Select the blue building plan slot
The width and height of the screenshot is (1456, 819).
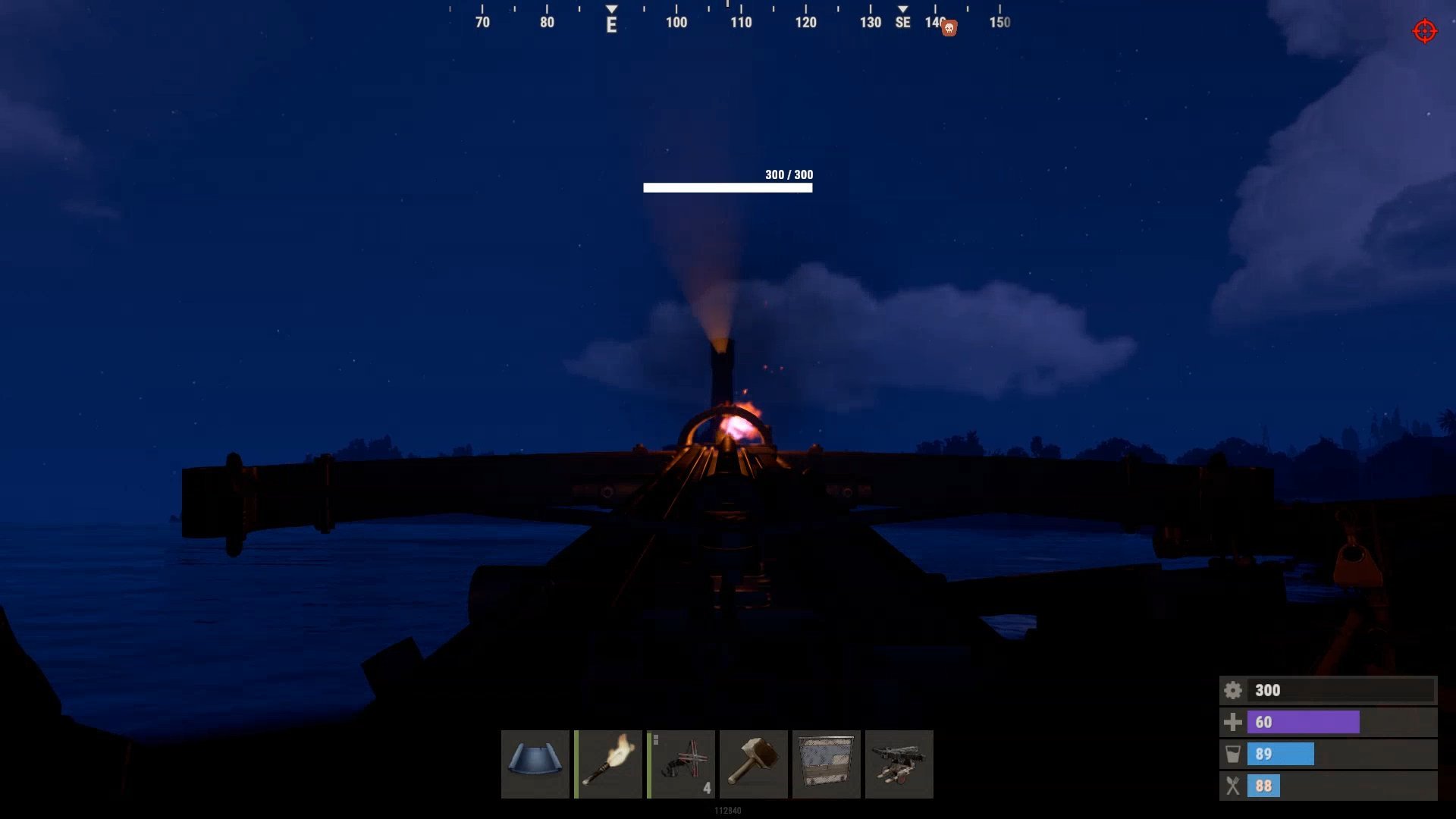(x=535, y=764)
